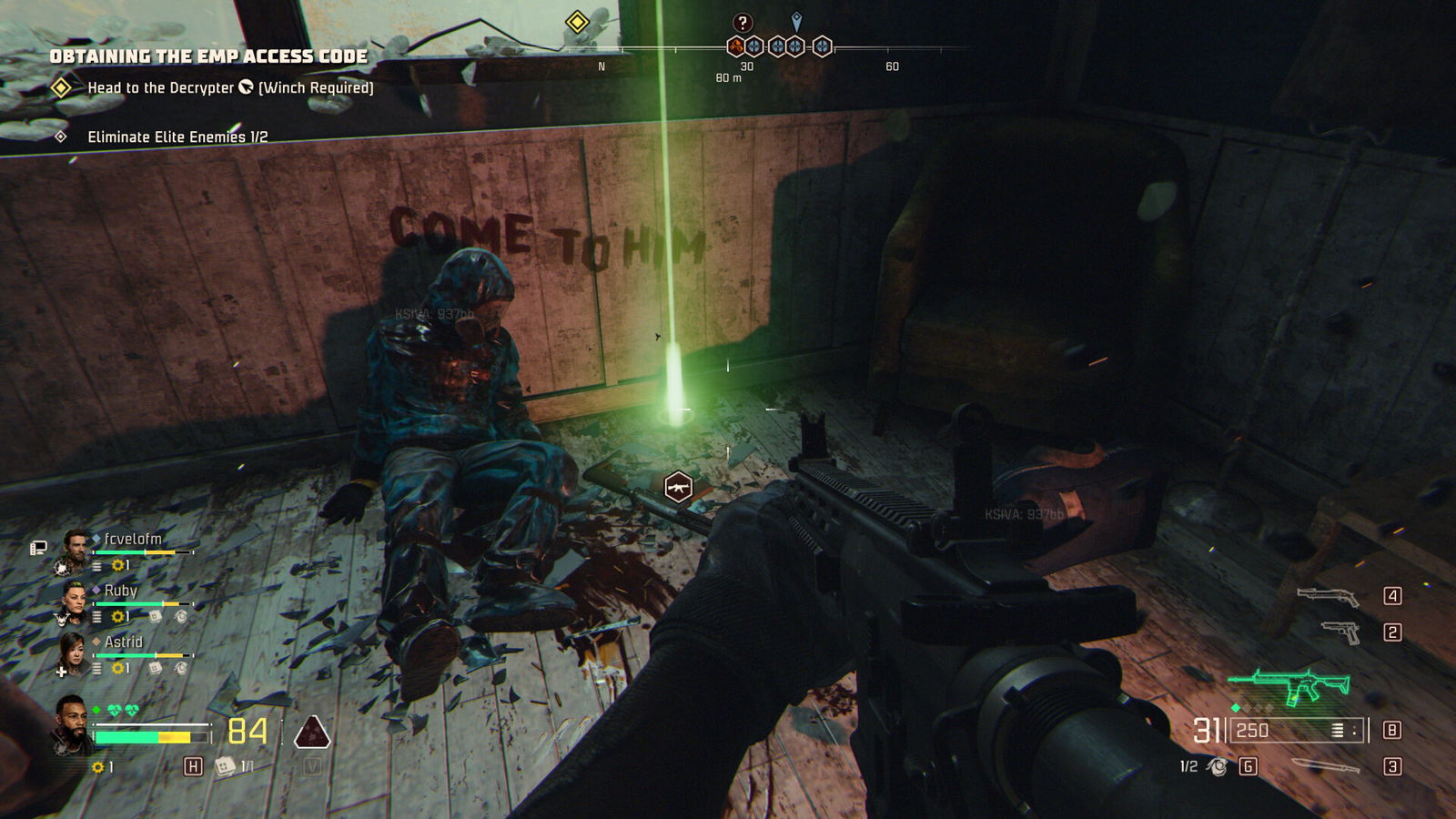Image resolution: width=1456 pixels, height=819 pixels.
Task: Switch to the pistol weapon slot
Action: pos(1340,632)
